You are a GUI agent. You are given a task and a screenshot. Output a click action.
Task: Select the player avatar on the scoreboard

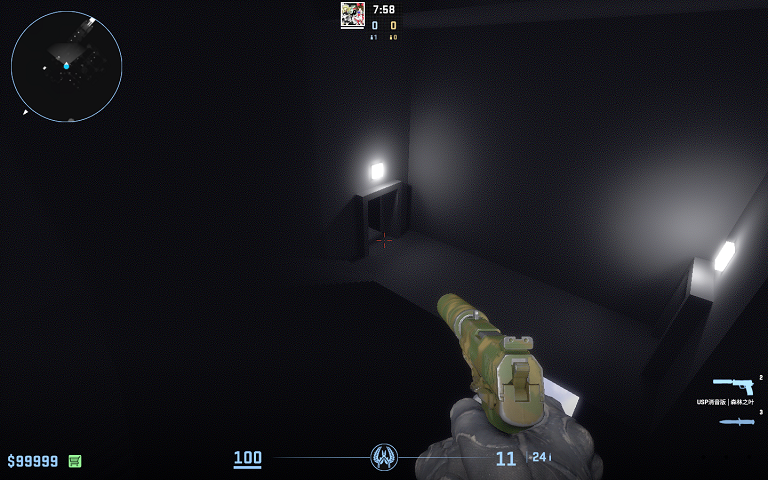(352, 14)
